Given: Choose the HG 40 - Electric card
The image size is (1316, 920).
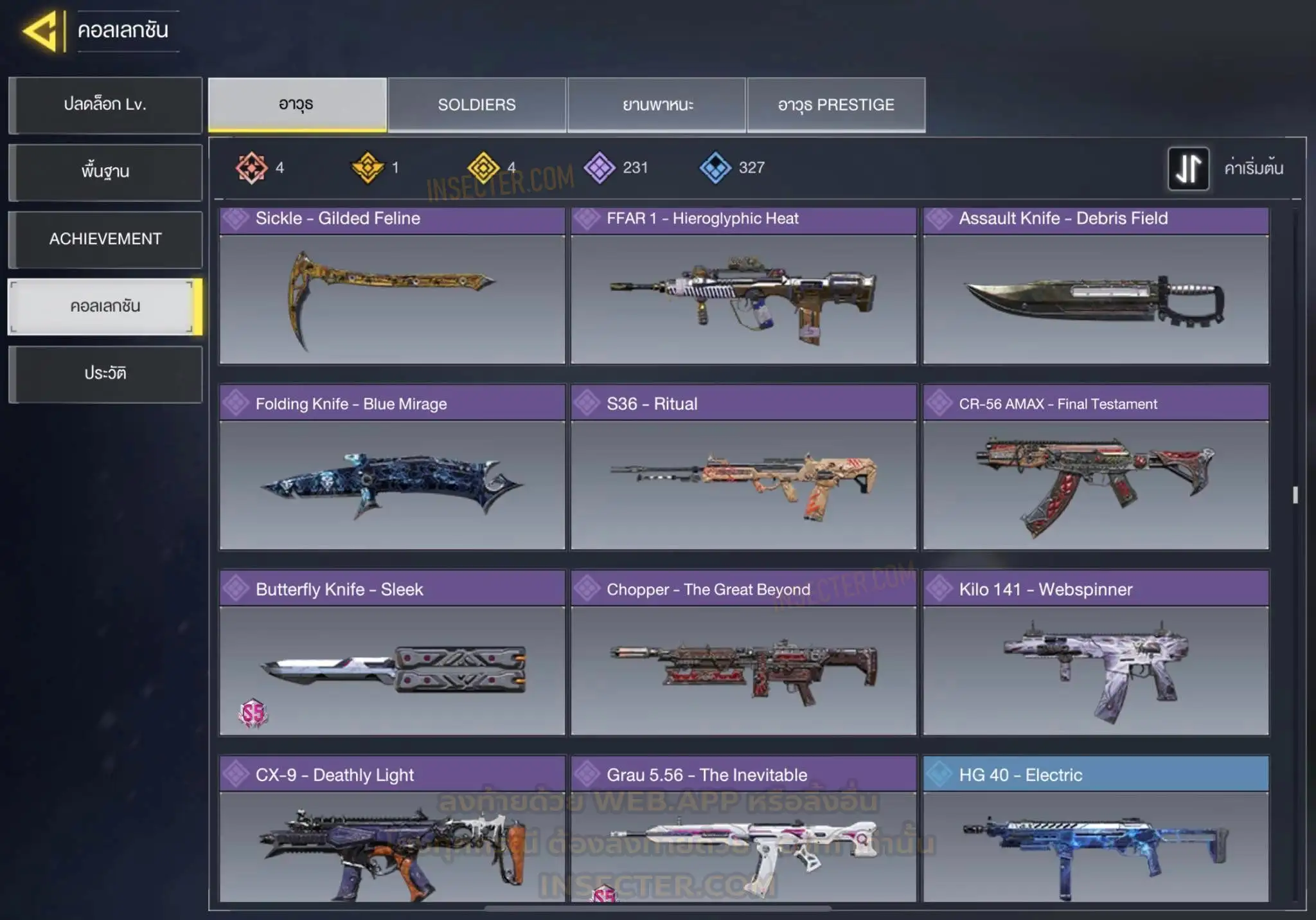Looking at the screenshot, I should [x=1096, y=829].
